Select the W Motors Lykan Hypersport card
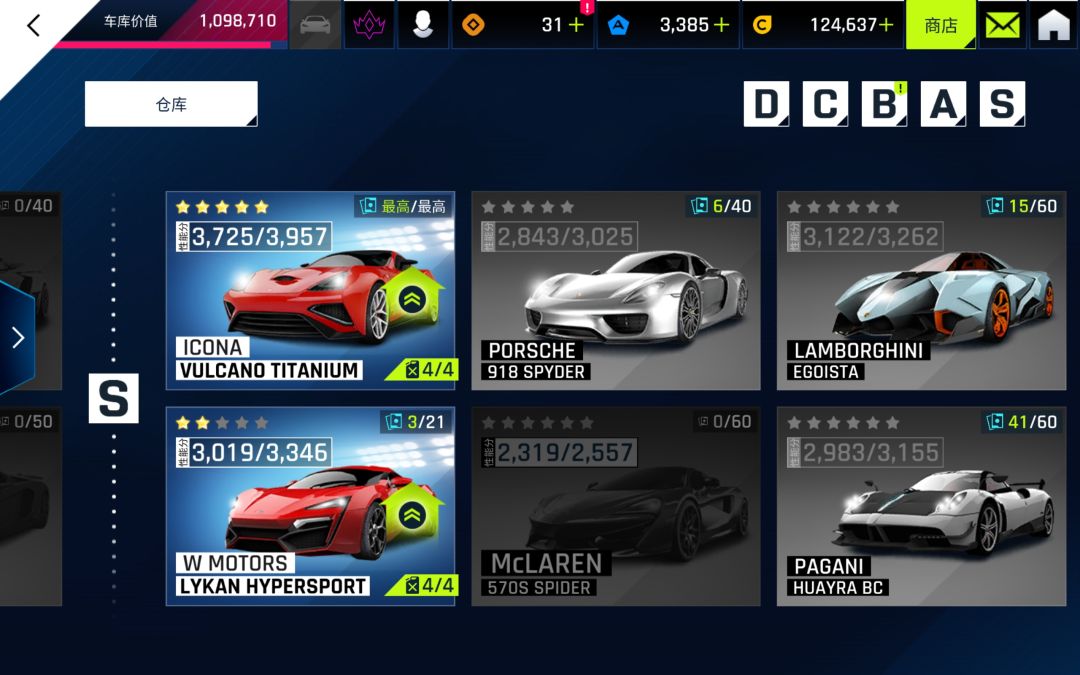The height and width of the screenshot is (675, 1080). (x=310, y=505)
